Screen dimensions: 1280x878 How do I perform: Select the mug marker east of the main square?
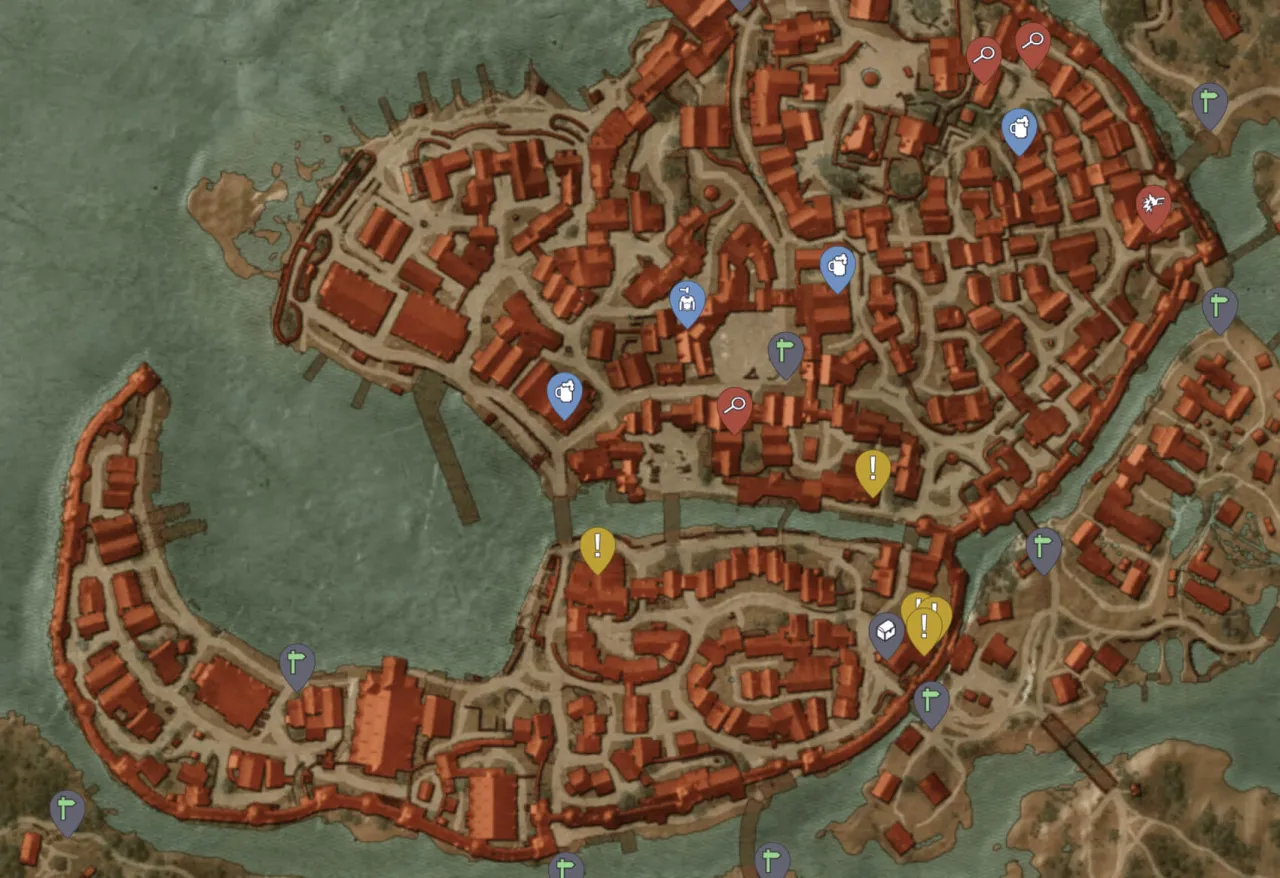pos(837,268)
